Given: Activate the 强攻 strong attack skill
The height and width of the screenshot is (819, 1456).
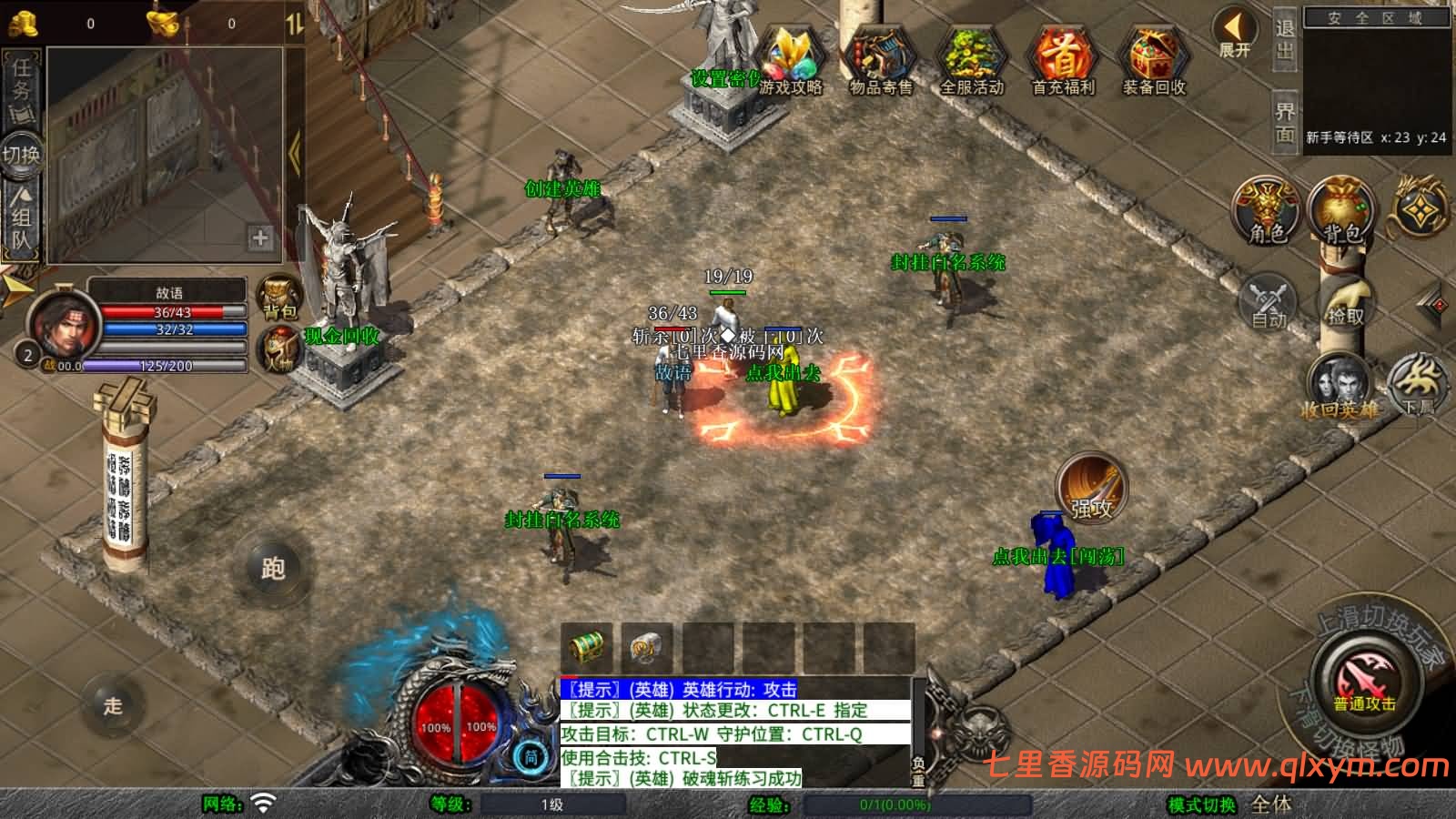Looking at the screenshot, I should pos(1091,489).
